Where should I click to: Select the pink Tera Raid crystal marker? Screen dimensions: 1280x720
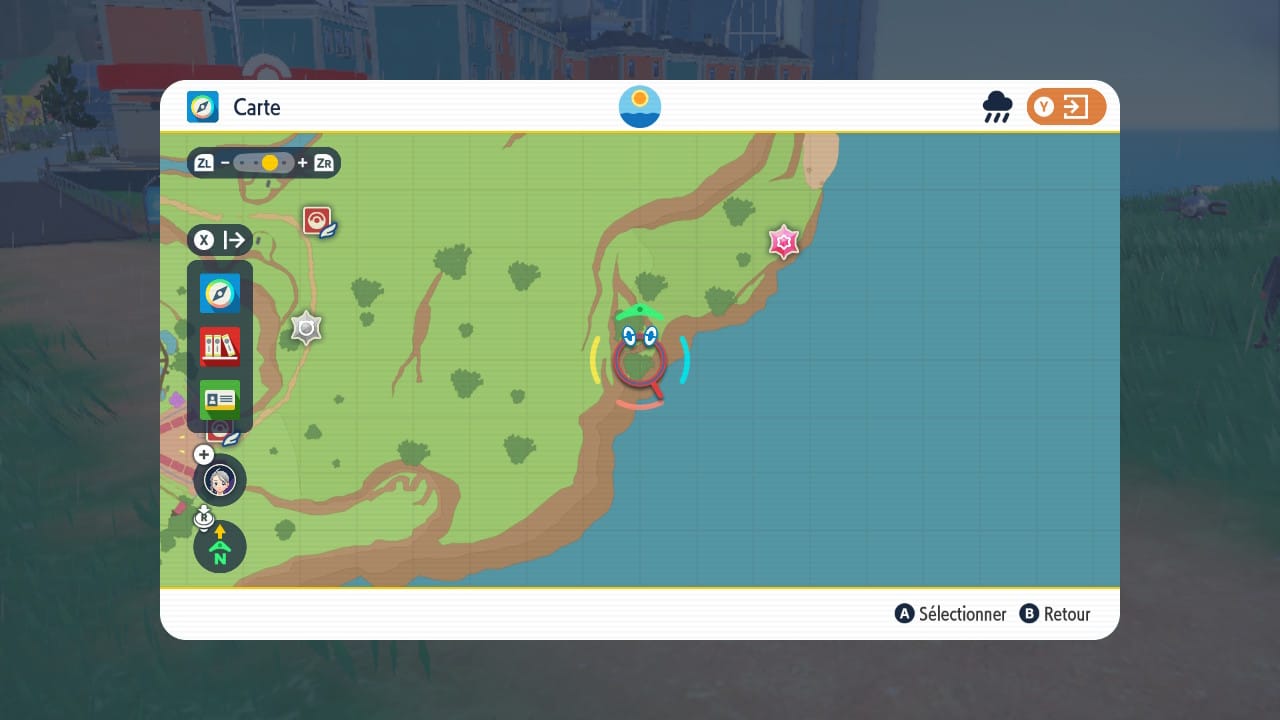(x=783, y=242)
